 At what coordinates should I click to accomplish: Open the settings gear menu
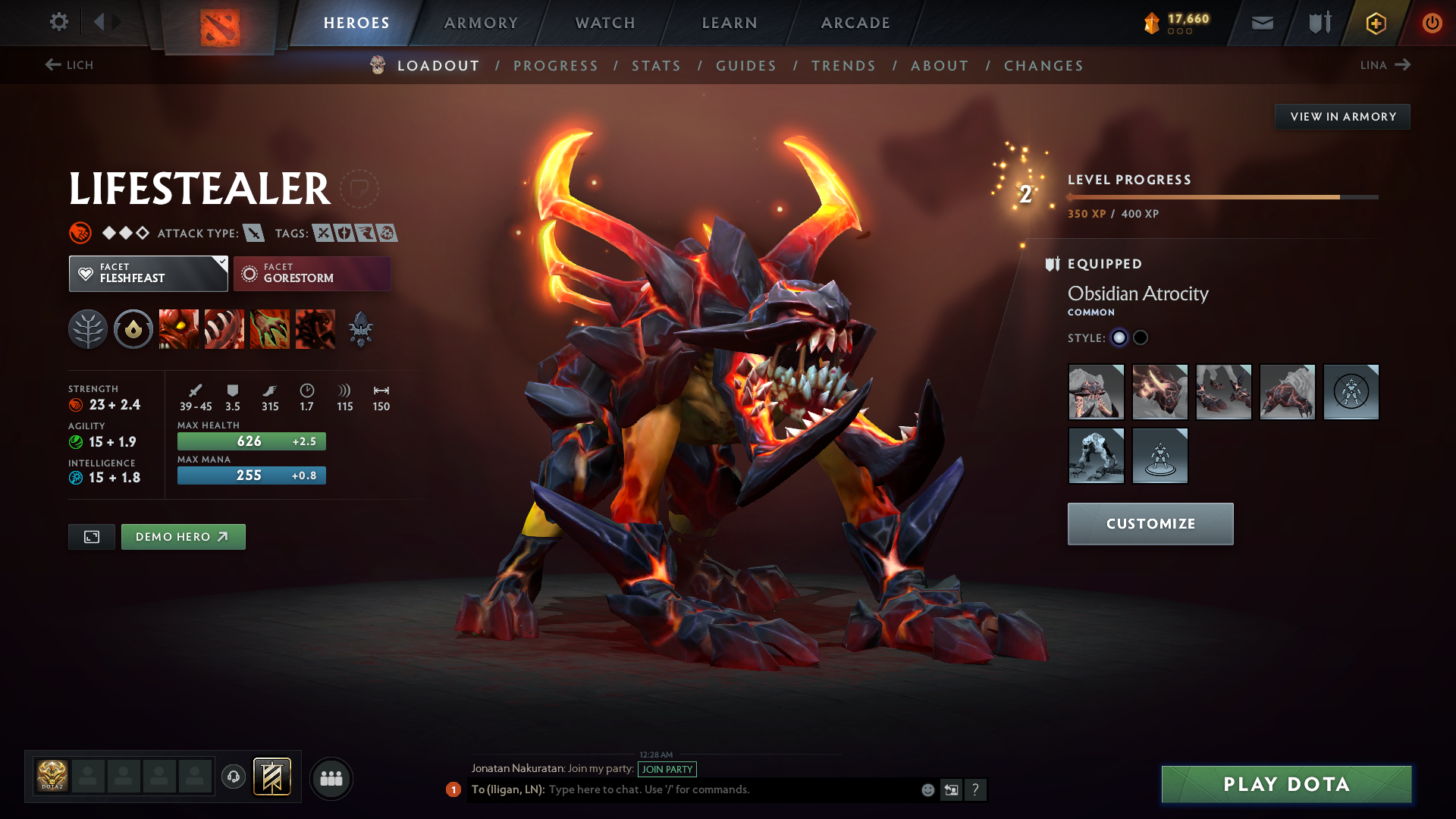pyautogui.click(x=58, y=22)
